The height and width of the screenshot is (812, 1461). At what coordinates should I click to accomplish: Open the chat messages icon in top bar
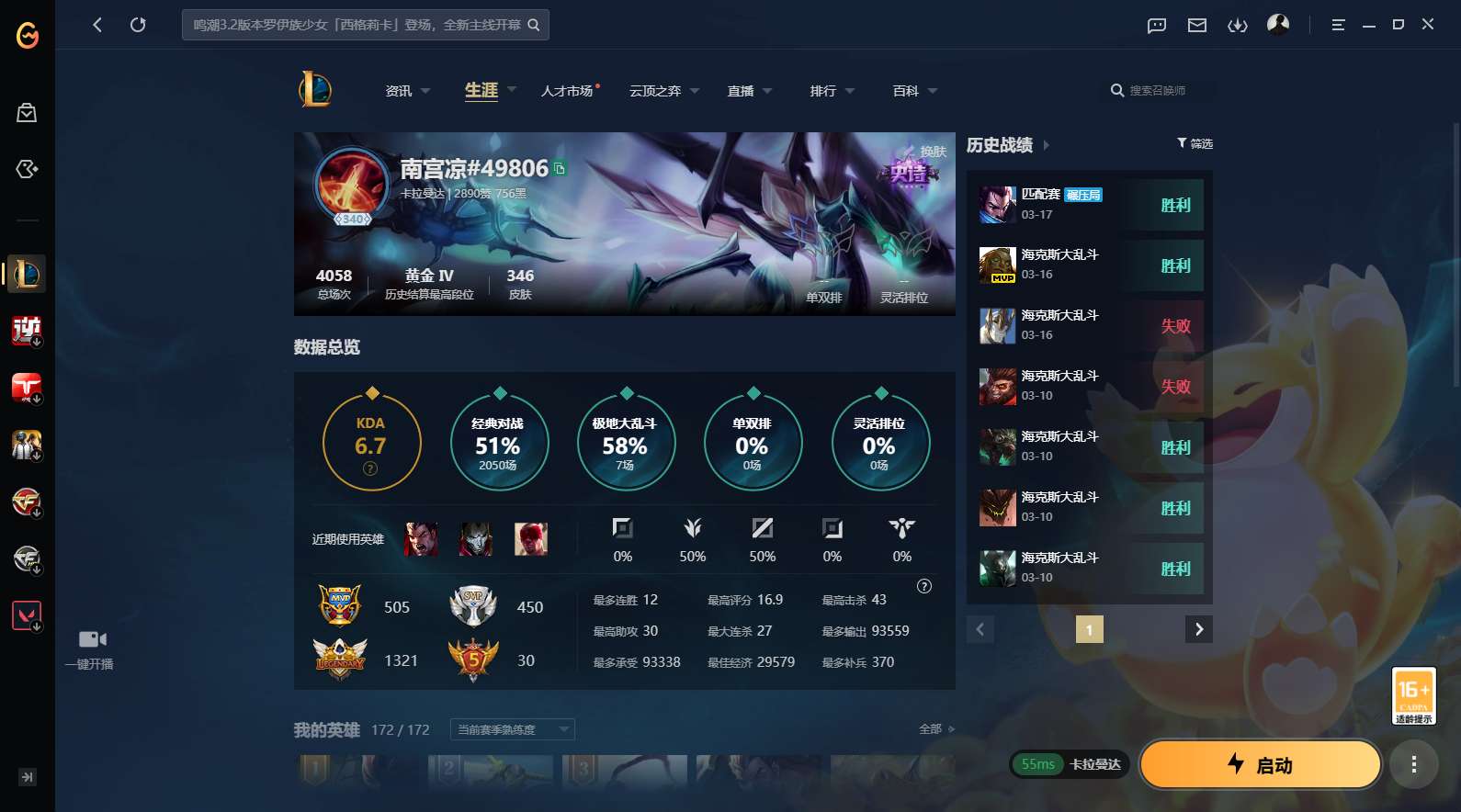pos(1155,25)
